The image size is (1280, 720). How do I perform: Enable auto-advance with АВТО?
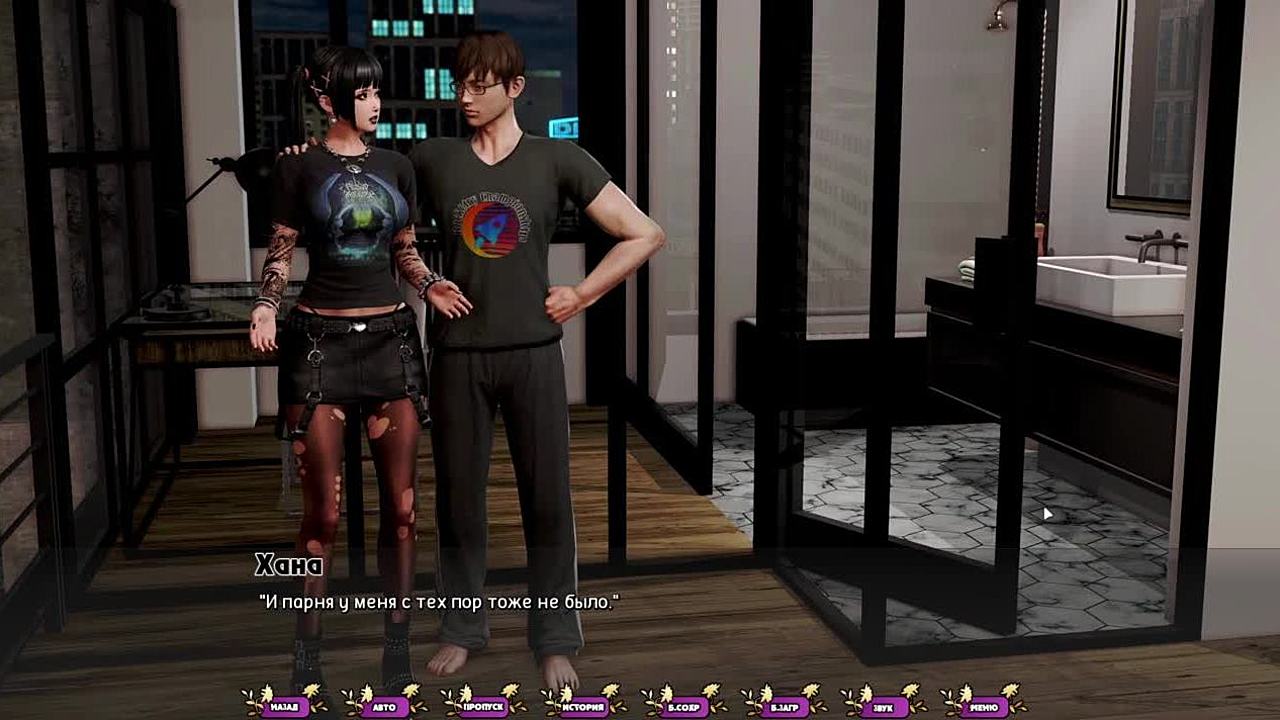[x=385, y=707]
